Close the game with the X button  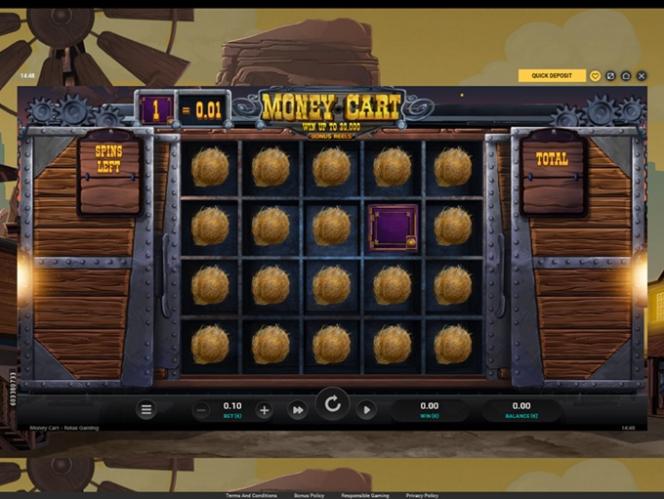click(640, 75)
